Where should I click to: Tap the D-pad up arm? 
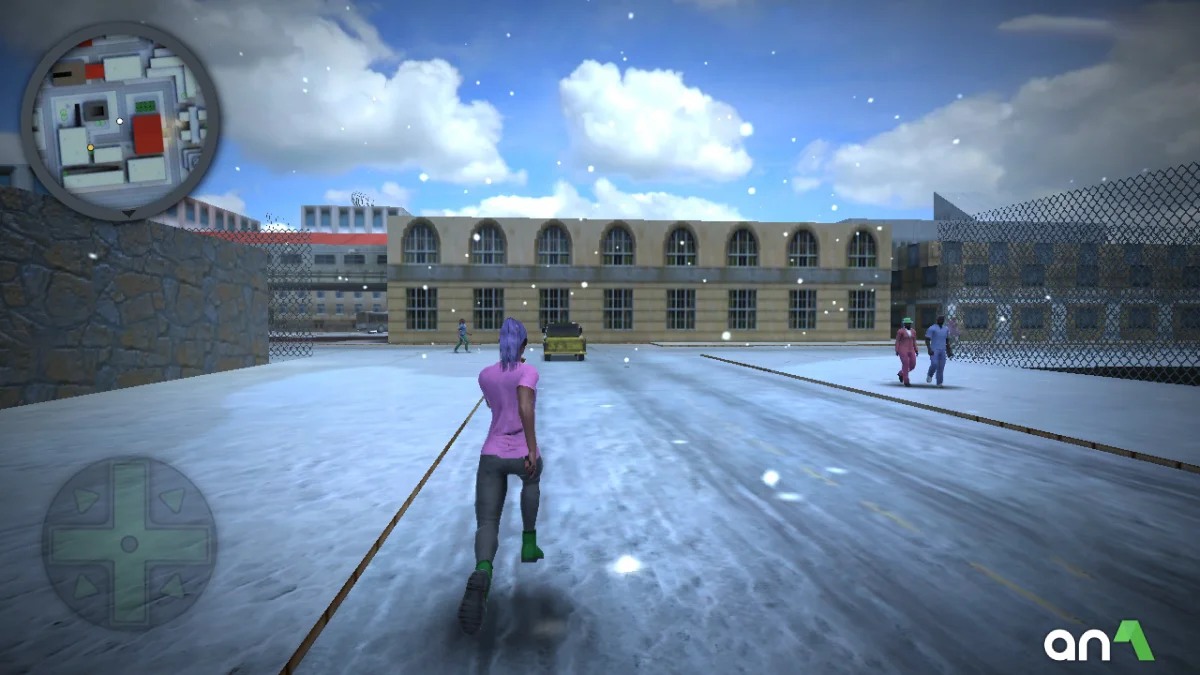click(x=128, y=492)
